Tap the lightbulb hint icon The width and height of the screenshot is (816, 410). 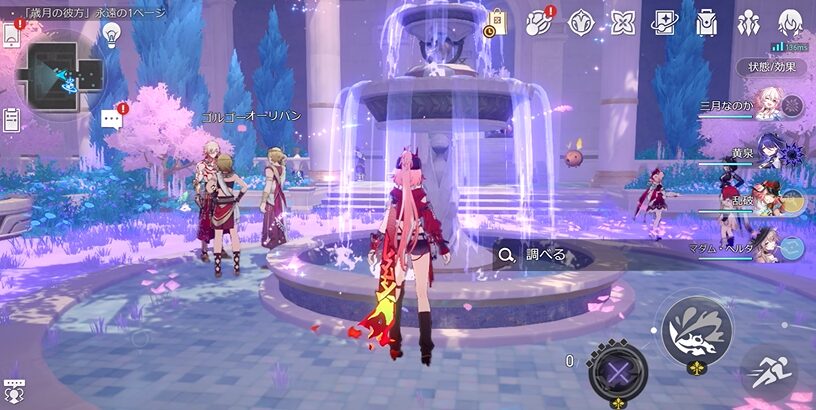pos(111,34)
